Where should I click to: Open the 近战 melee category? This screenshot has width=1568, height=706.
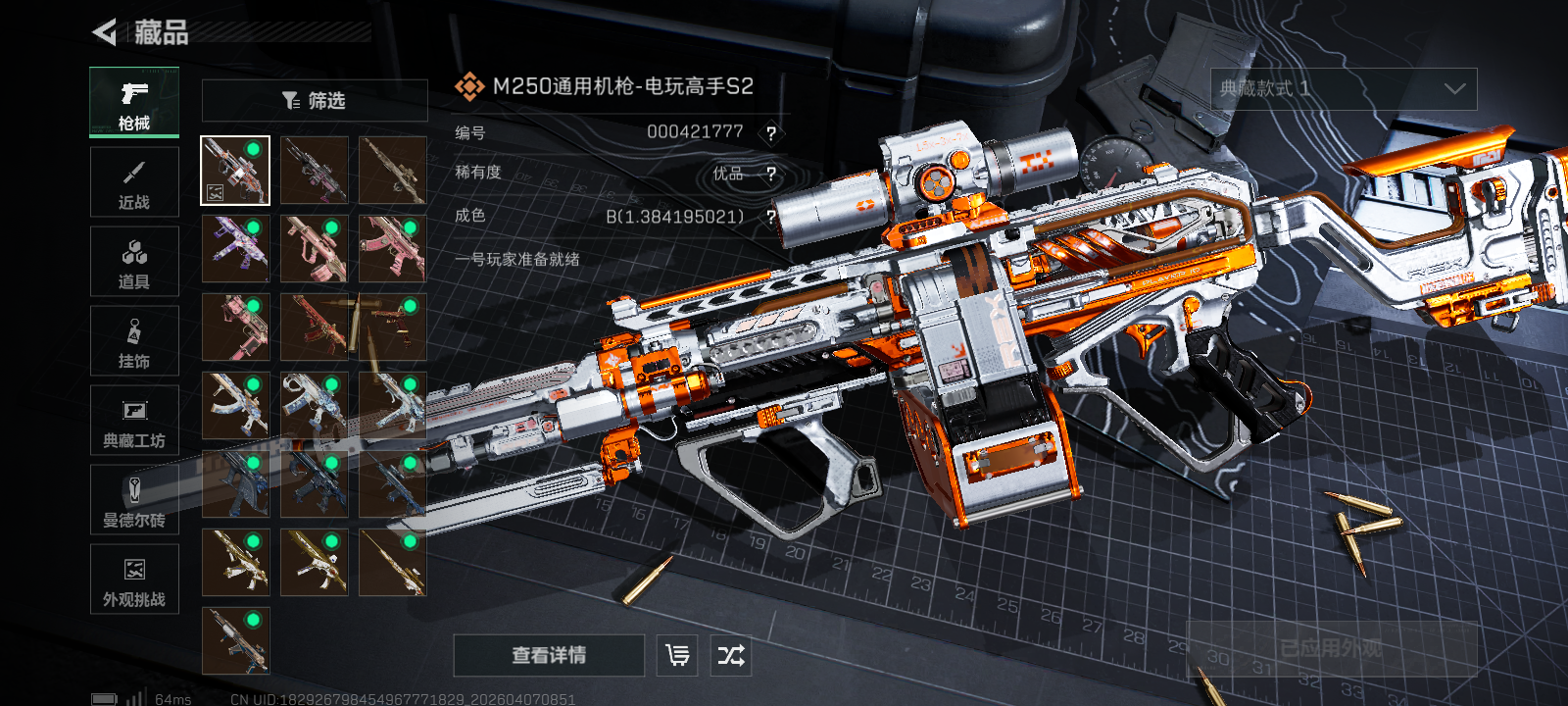pos(134,182)
